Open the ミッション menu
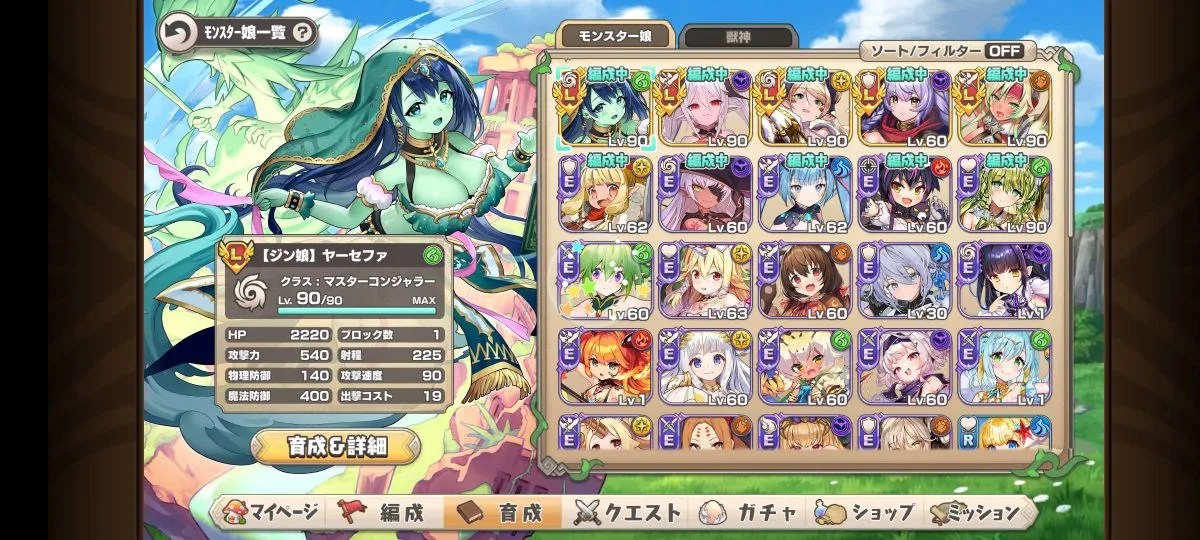This screenshot has height=540, width=1200. 976,514
